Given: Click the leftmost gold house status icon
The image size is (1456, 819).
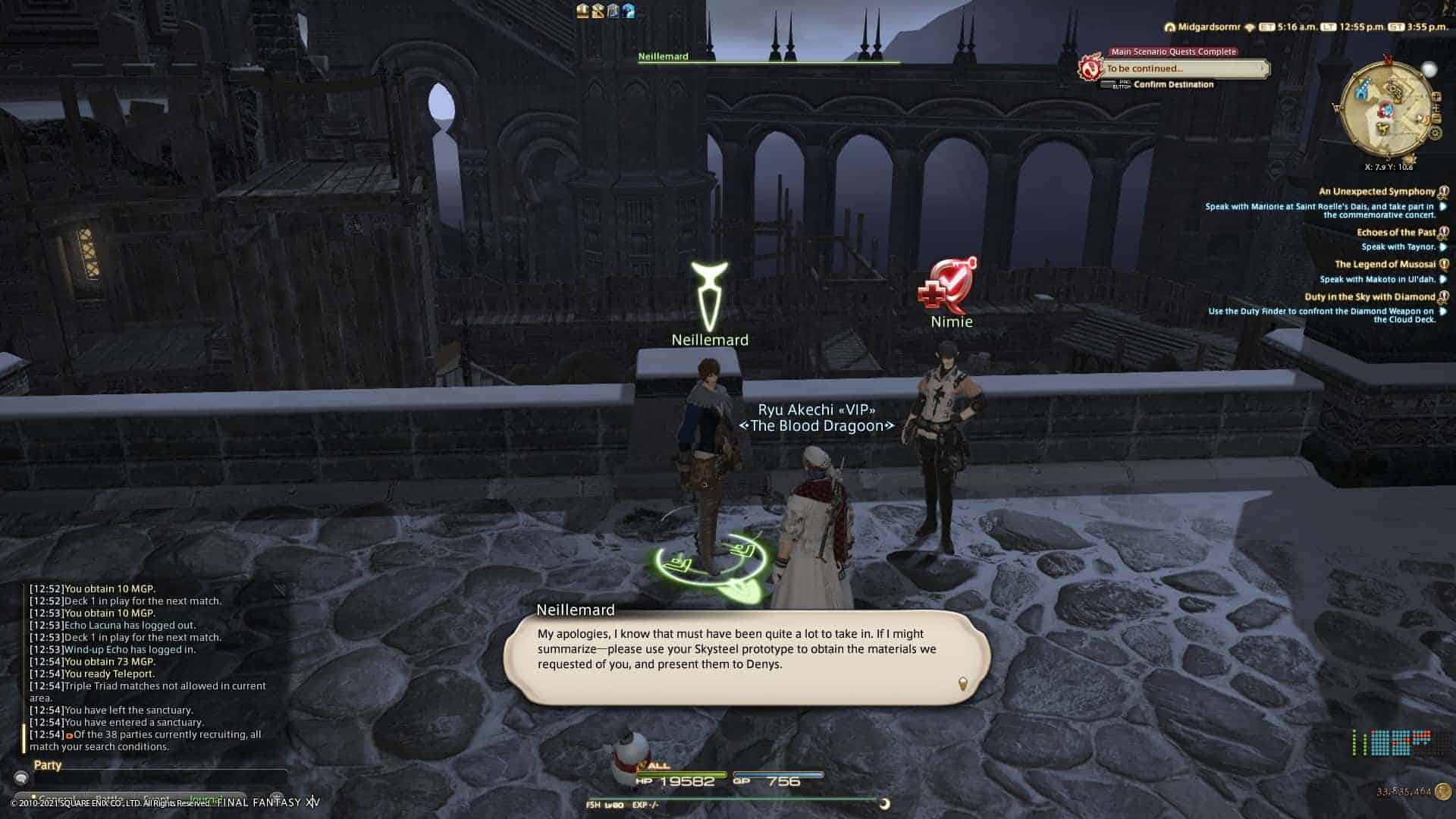Looking at the screenshot, I should [x=582, y=10].
